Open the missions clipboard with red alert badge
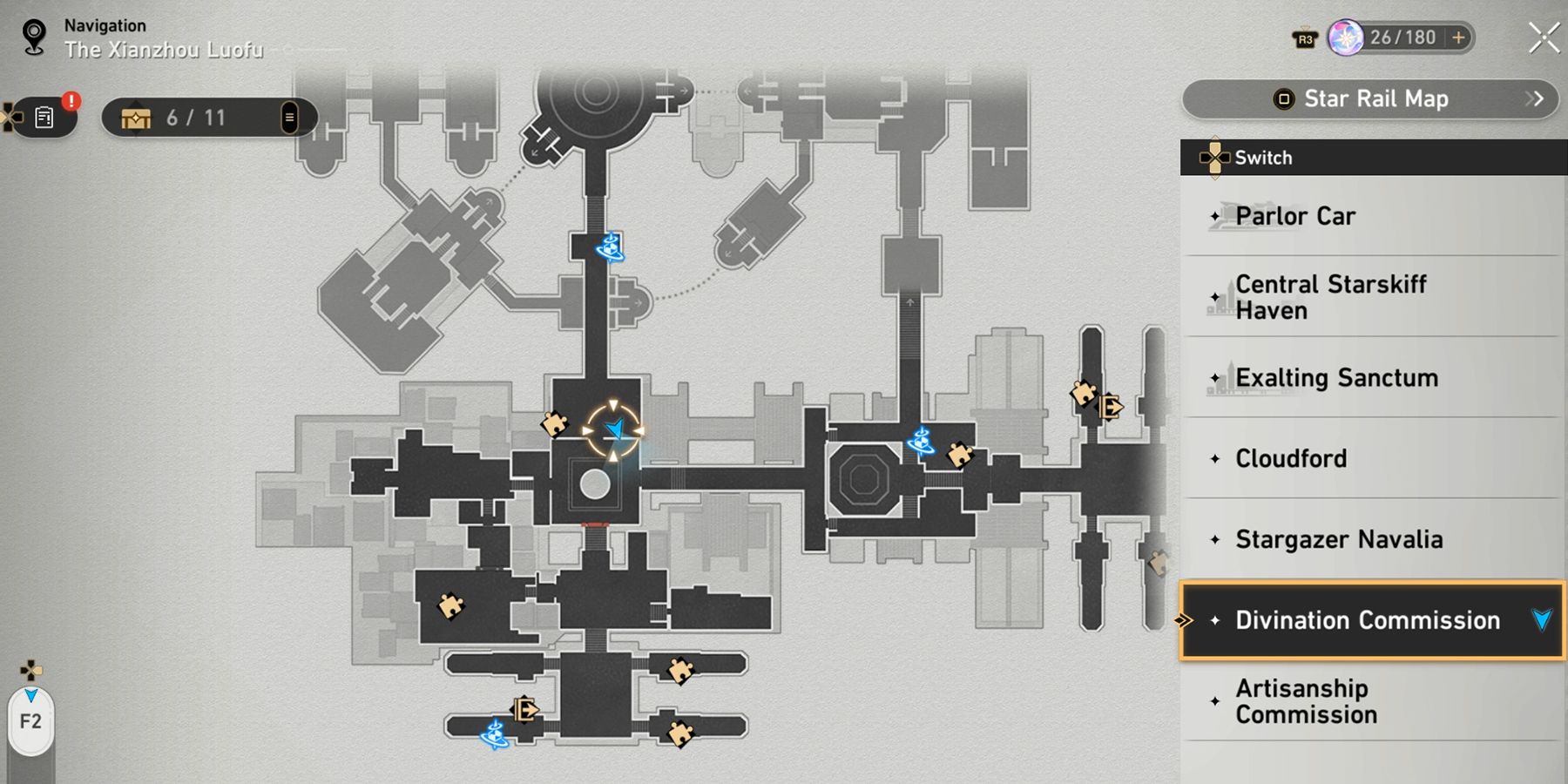The image size is (1568, 784). click(44, 117)
